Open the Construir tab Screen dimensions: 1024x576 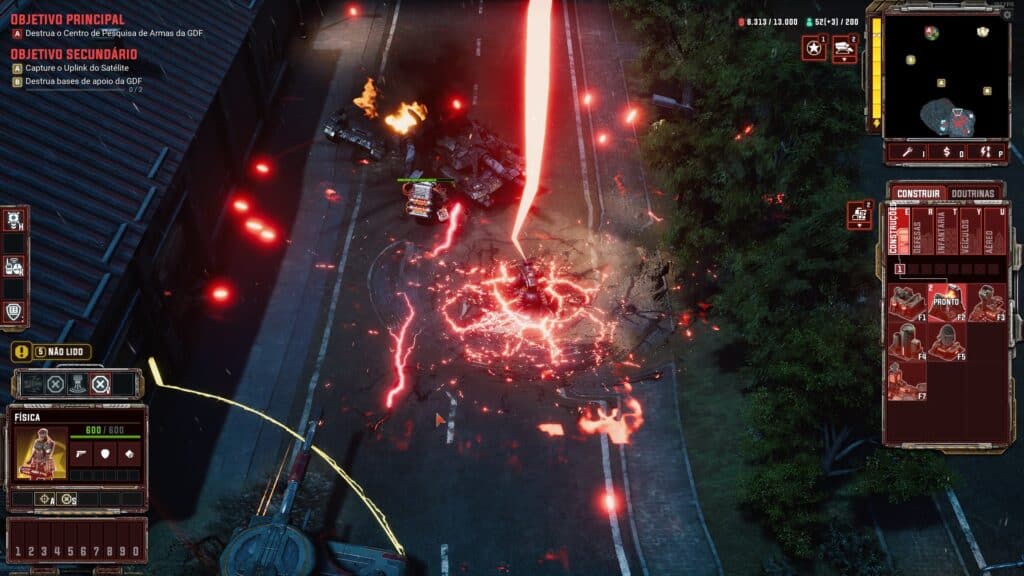pyautogui.click(x=919, y=192)
